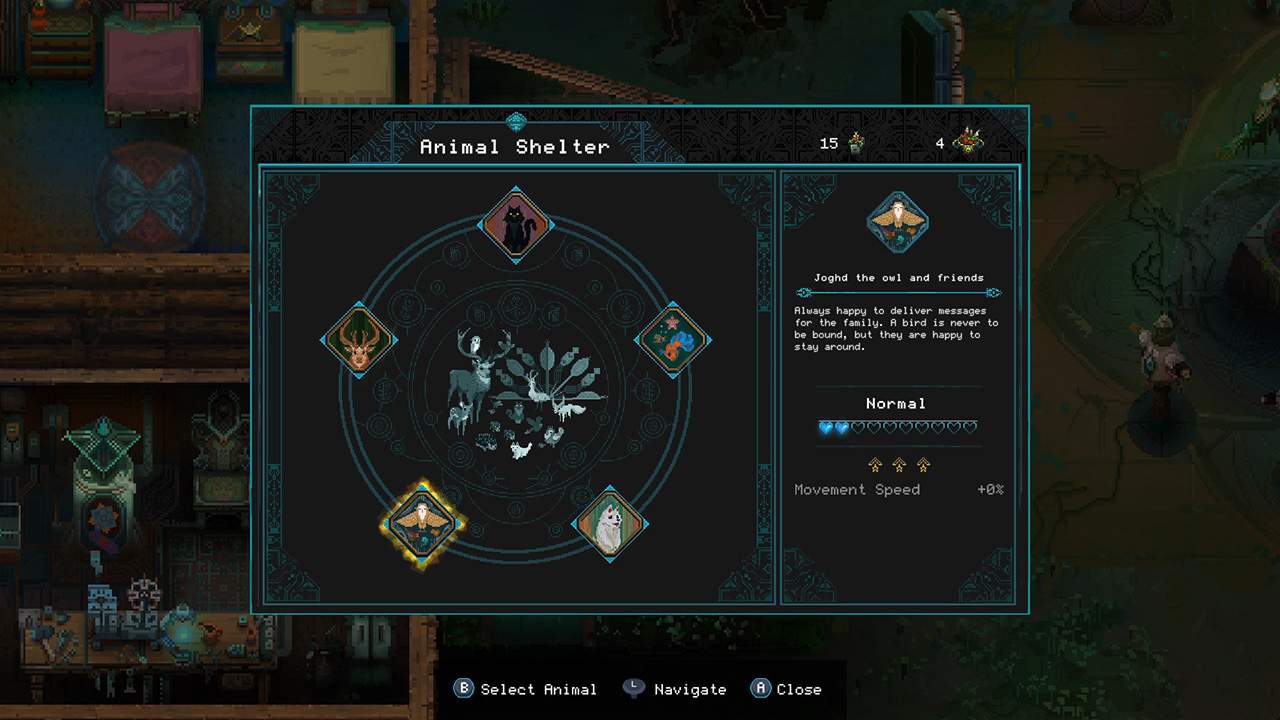This screenshot has width=1280, height=720.
Task: Click the red Morv currency icon showing 4
Action: pyautogui.click(x=966, y=141)
